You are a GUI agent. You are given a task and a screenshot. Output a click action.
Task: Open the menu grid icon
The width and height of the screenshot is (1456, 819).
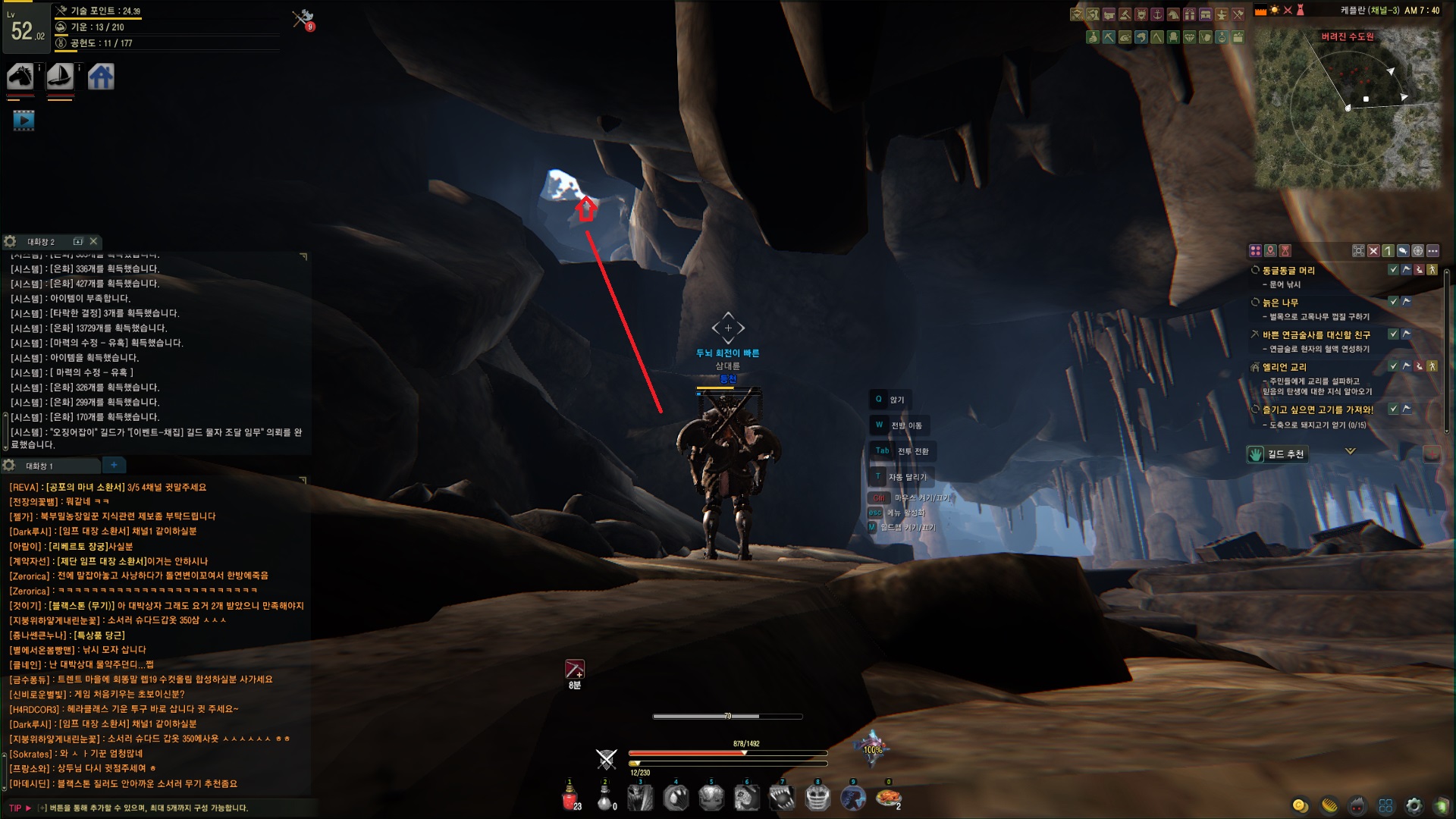1385,805
